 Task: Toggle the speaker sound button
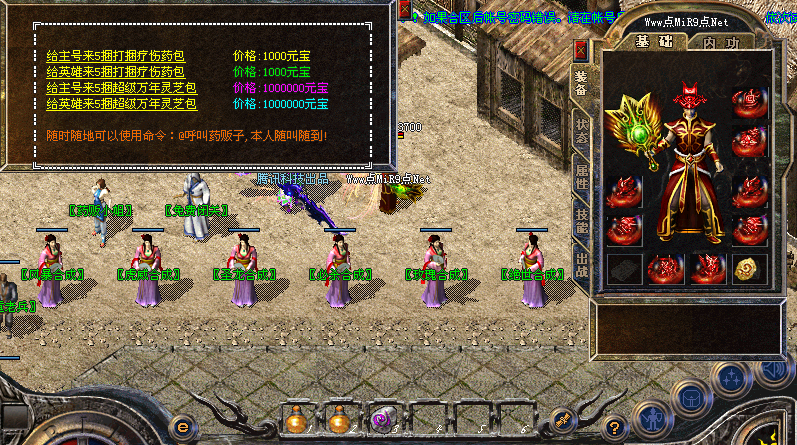click(x=771, y=372)
